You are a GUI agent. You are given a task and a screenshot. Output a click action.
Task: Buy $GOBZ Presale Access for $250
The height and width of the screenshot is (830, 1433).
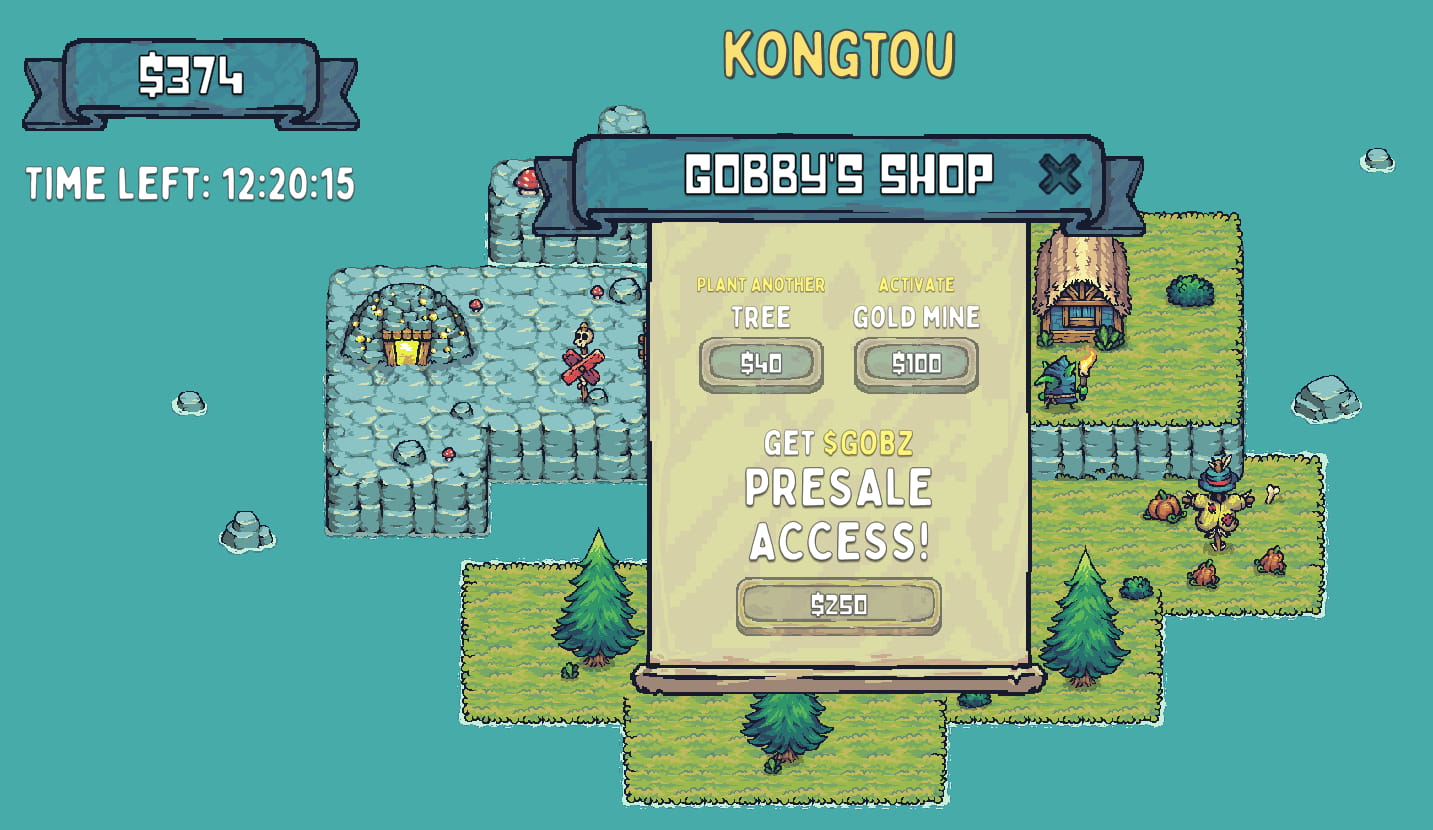(839, 603)
